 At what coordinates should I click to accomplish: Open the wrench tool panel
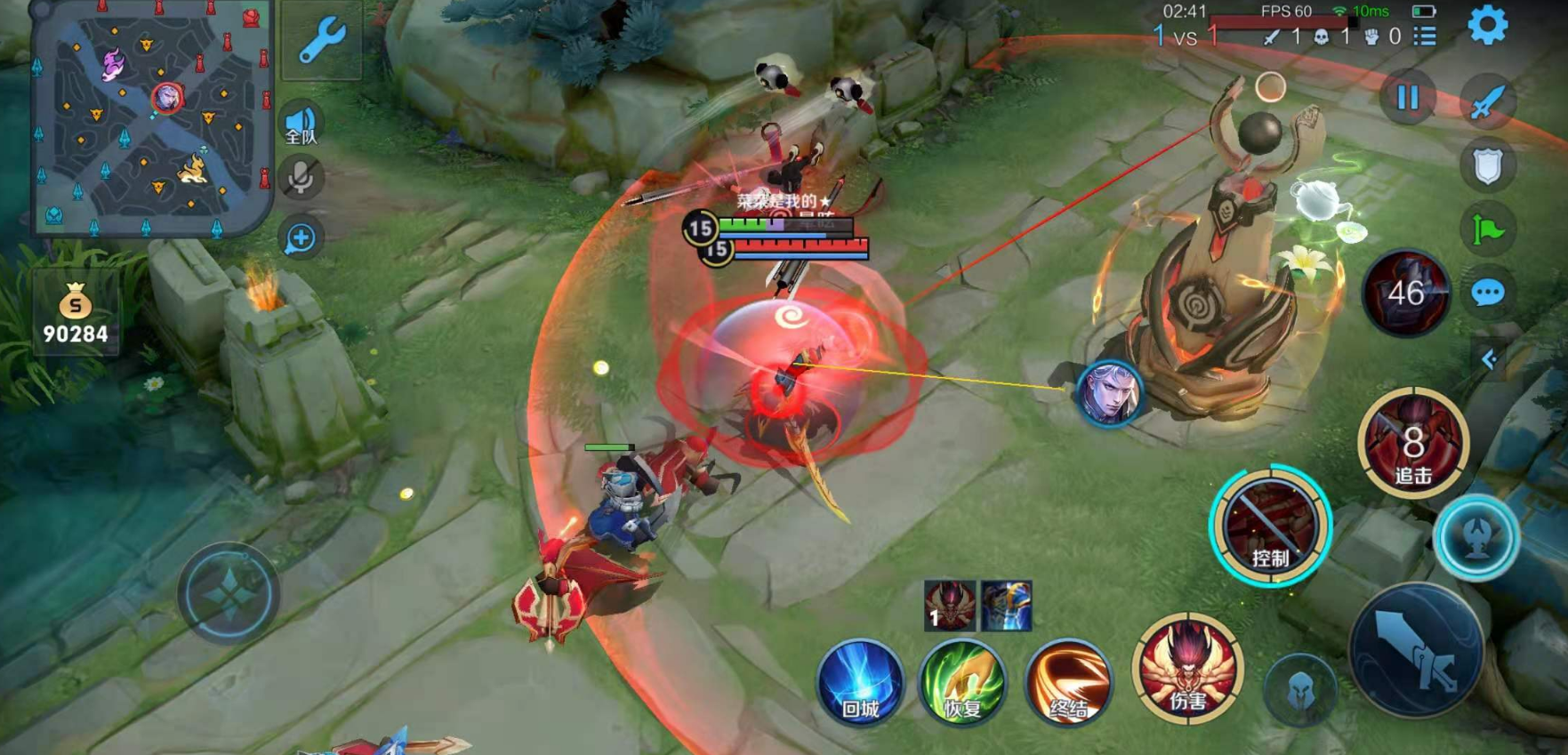tap(321, 40)
